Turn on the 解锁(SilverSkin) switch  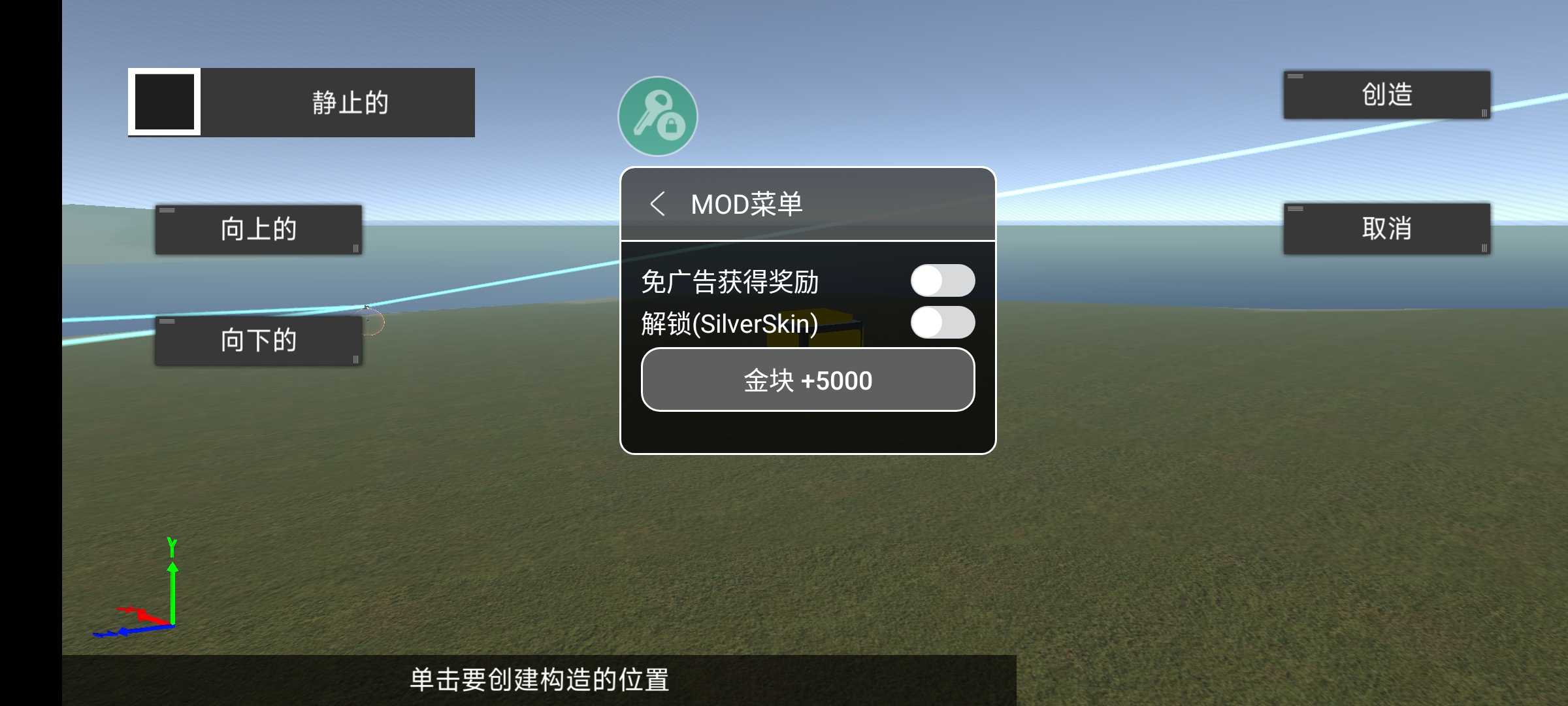point(945,323)
